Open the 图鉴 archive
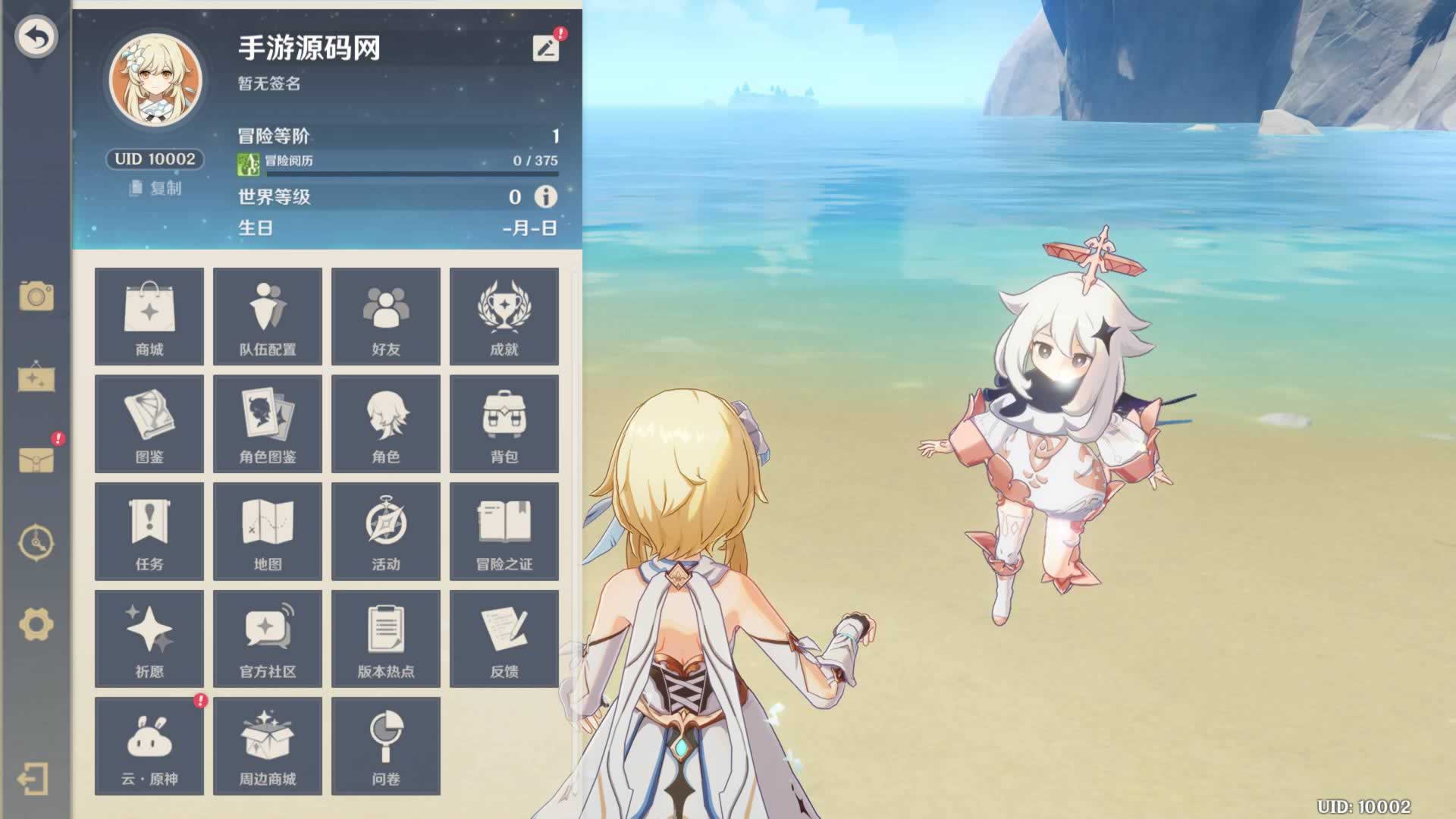Viewport: 1456px width, 819px height. point(149,424)
